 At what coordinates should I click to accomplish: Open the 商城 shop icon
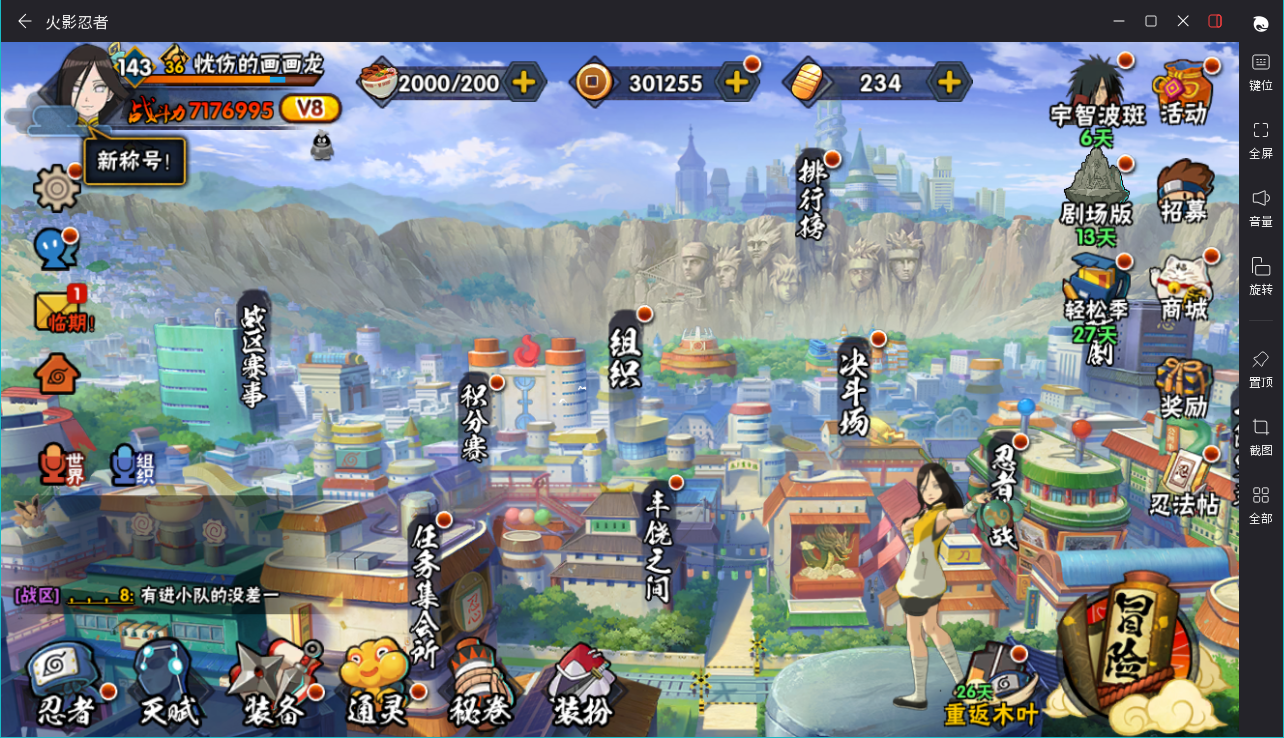pyautogui.click(x=1184, y=287)
